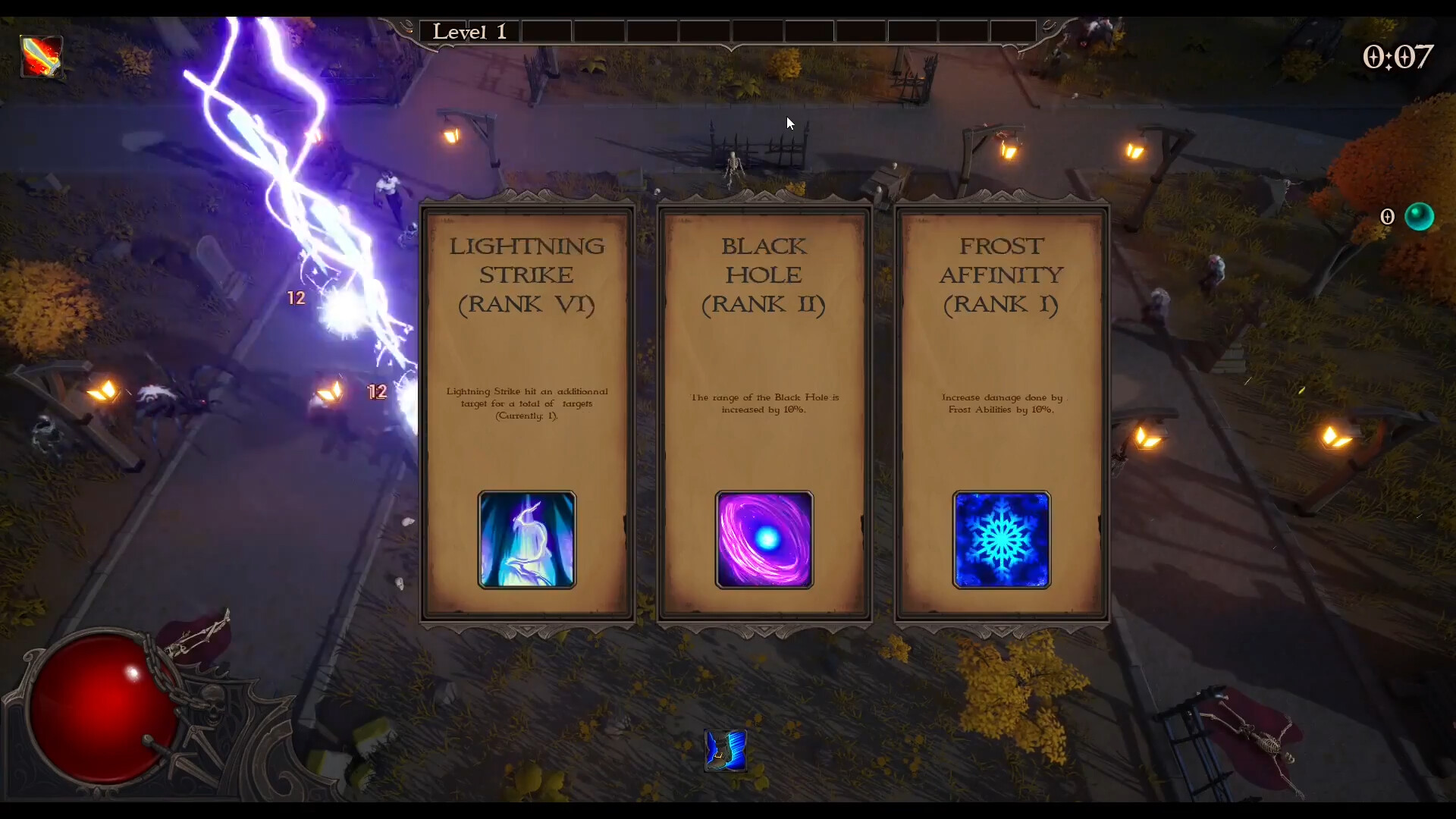Click the Frost Abilities damage description text

pyautogui.click(x=1001, y=403)
